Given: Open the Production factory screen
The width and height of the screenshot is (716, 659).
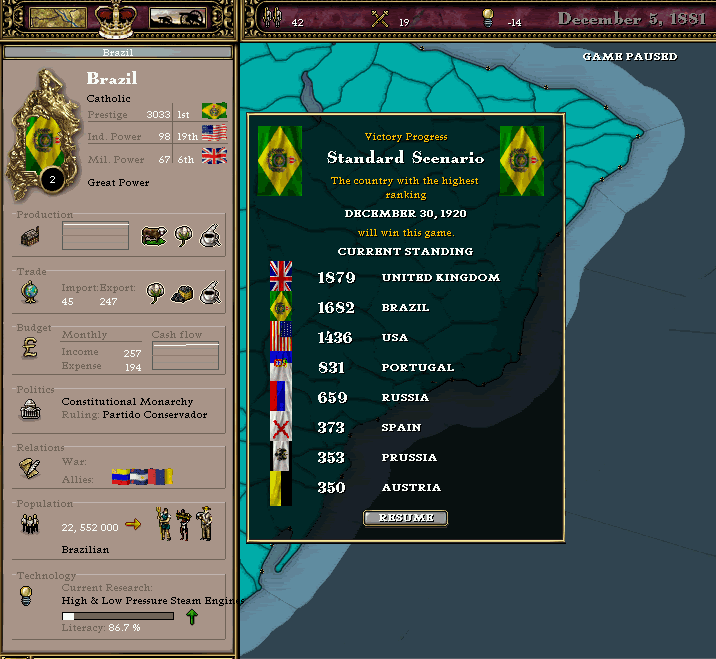Looking at the screenshot, I should pos(30,237).
